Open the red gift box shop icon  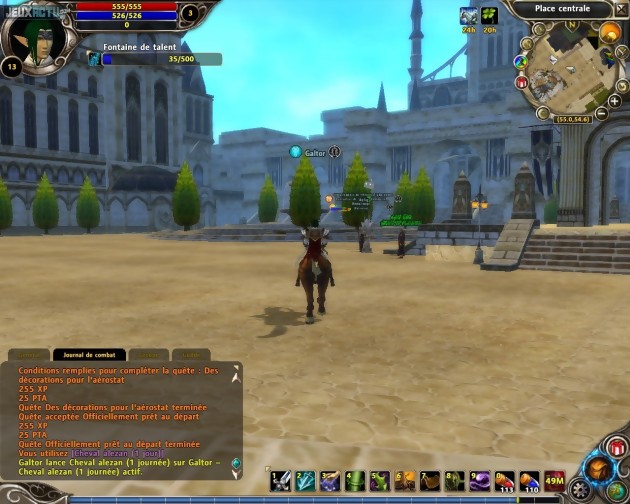pos(521,83)
